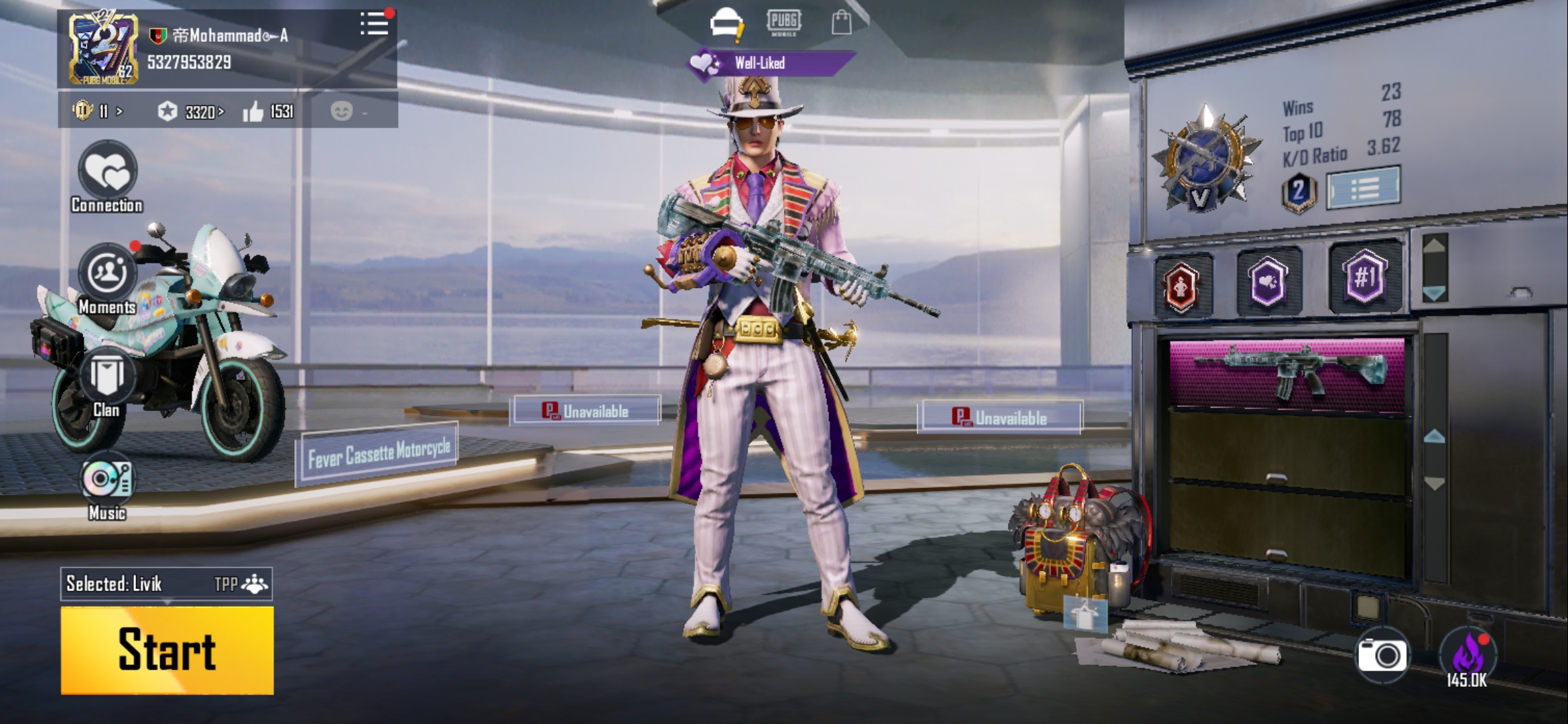View the player avatar frame

103,50
